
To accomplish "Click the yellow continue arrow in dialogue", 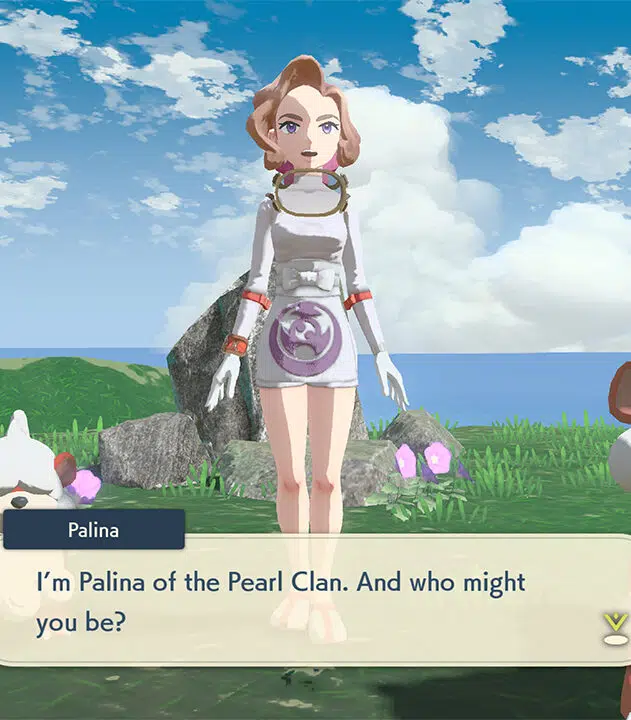I will click(615, 626).
